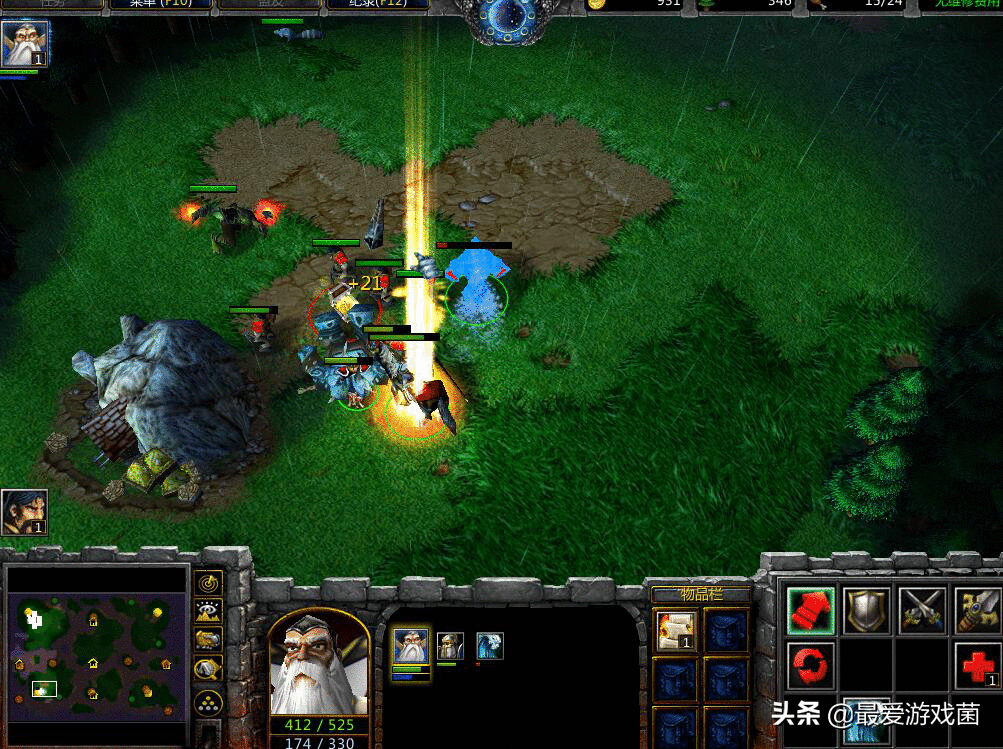Activate the minimap signal ping button
The width and height of the screenshot is (1003, 749).
click(208, 584)
